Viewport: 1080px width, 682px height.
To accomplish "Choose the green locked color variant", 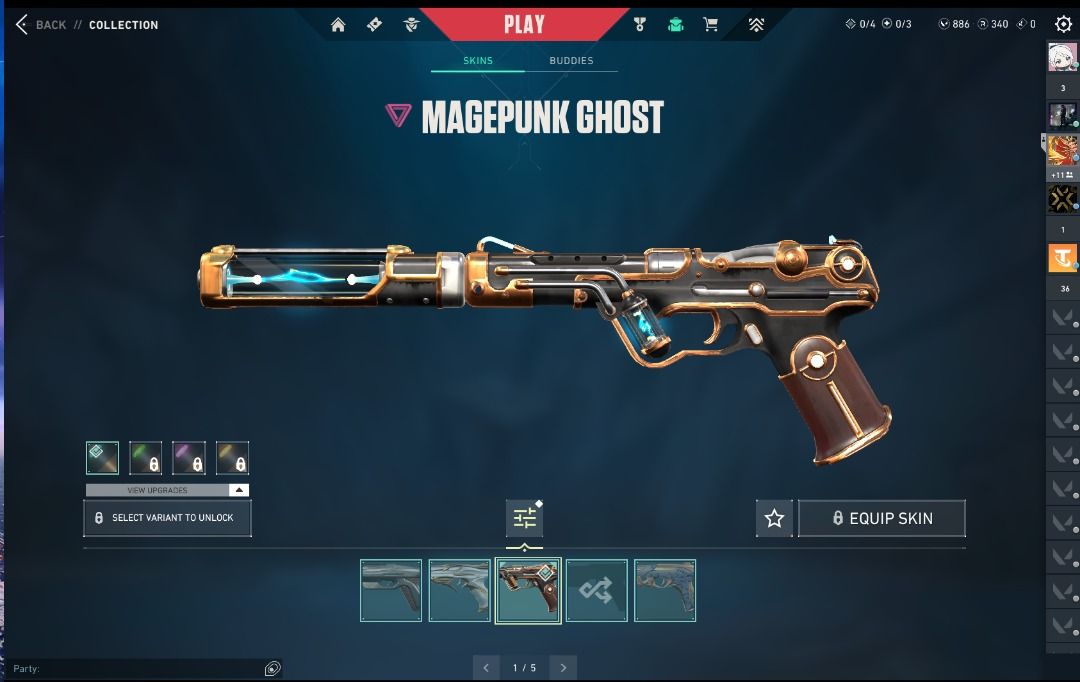I will pyautogui.click(x=145, y=458).
